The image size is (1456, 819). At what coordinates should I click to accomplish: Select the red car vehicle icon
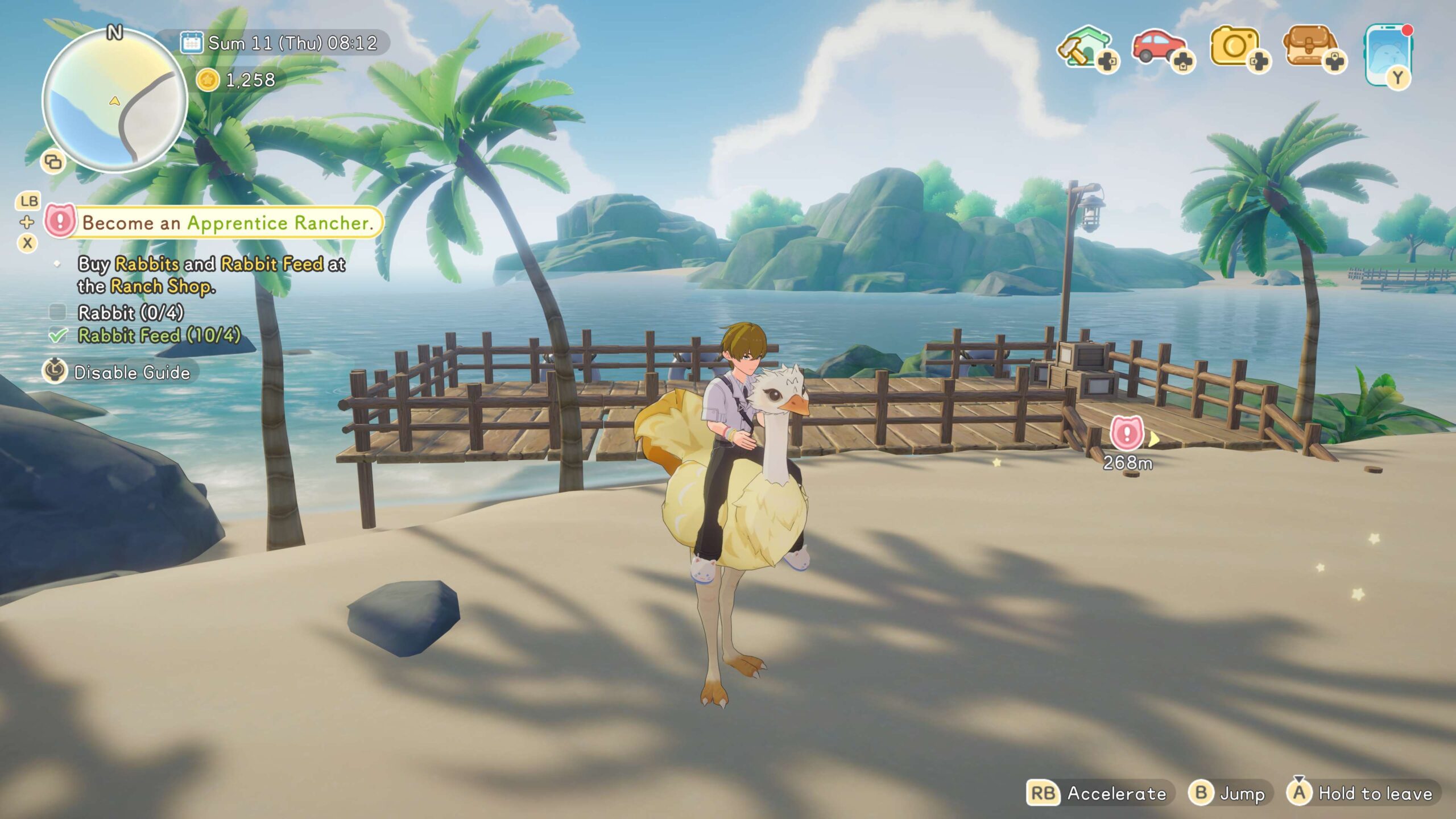pos(1160,48)
